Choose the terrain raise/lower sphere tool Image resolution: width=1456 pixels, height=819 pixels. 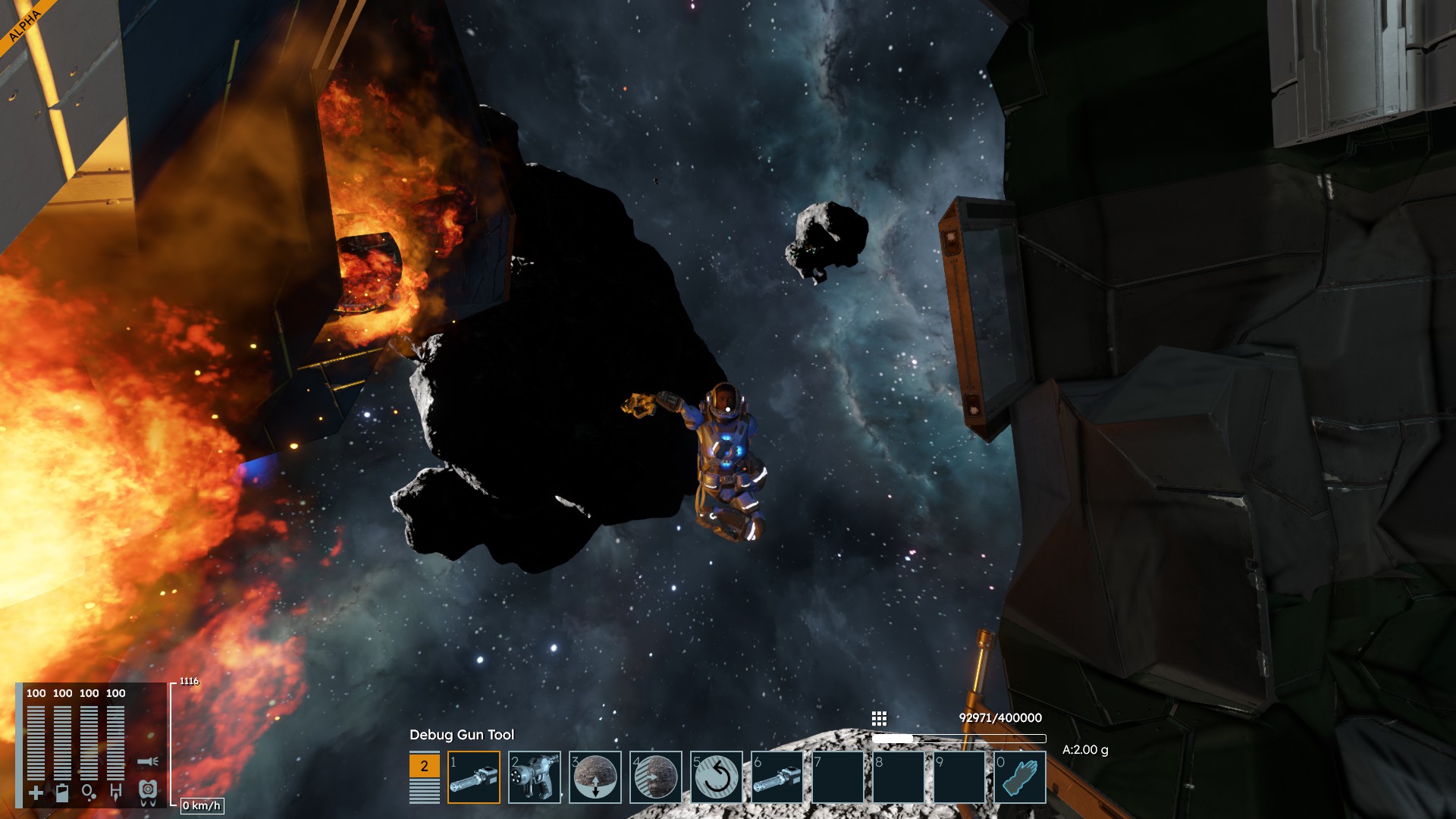pos(595,777)
